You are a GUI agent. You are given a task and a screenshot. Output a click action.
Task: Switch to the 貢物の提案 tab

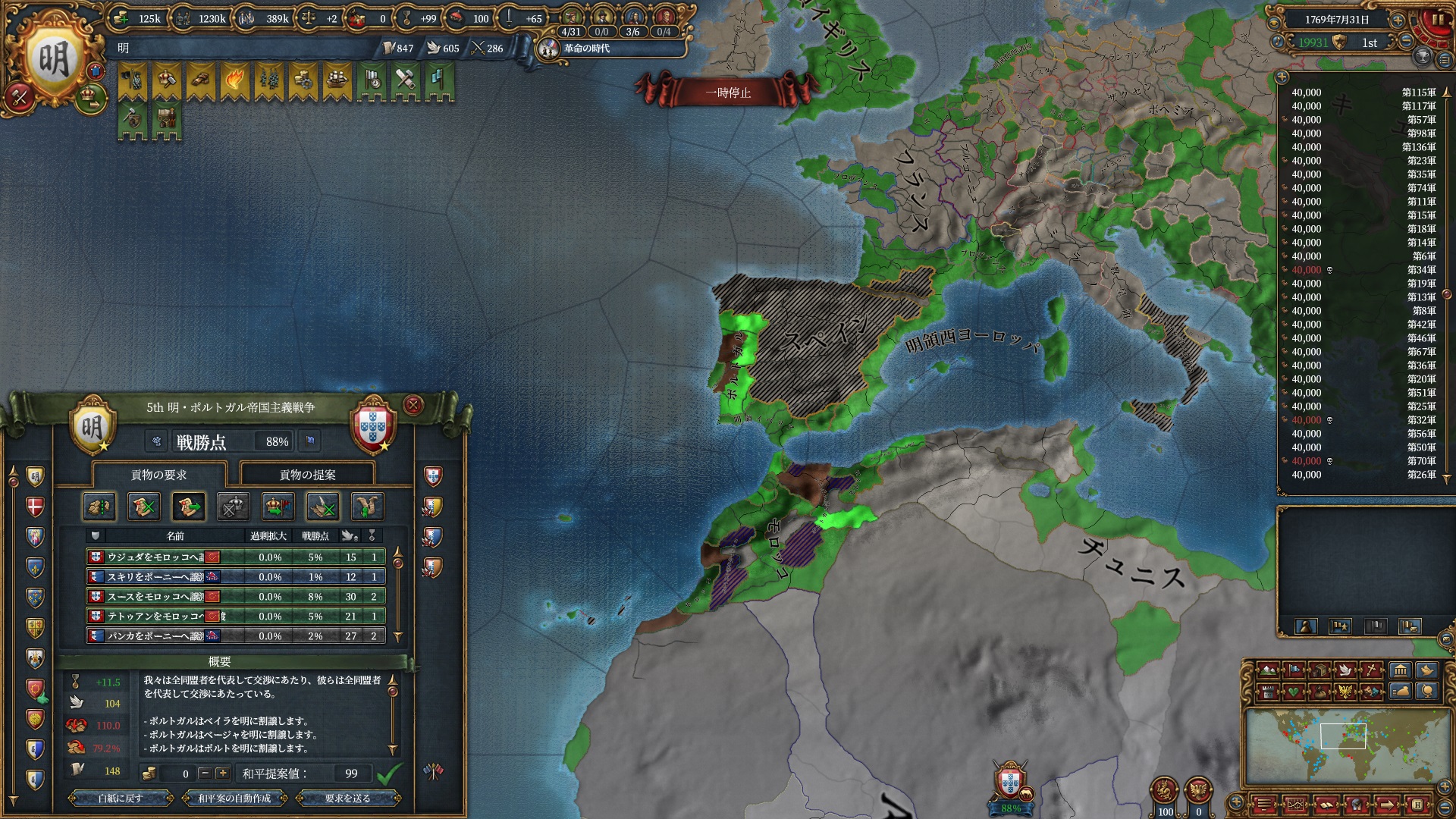[307, 475]
